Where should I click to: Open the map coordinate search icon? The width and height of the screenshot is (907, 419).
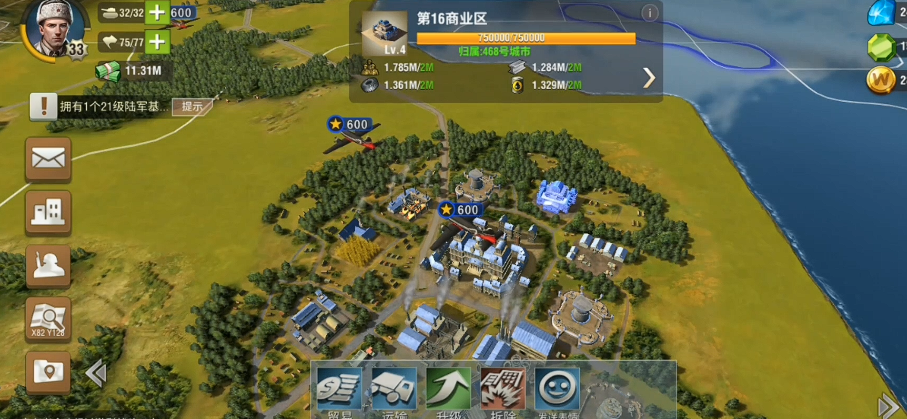(x=48, y=320)
